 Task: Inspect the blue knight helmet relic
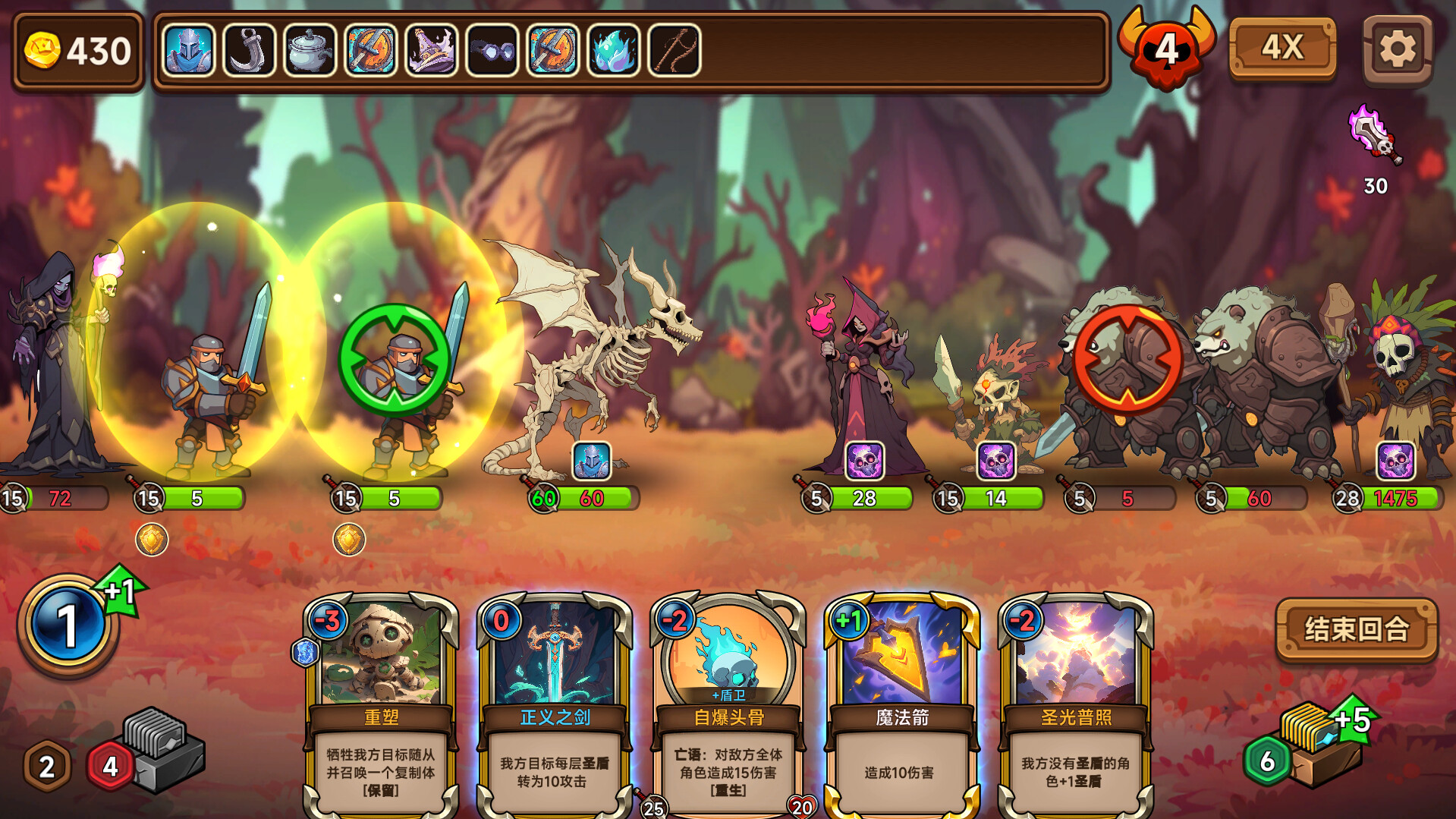click(188, 51)
